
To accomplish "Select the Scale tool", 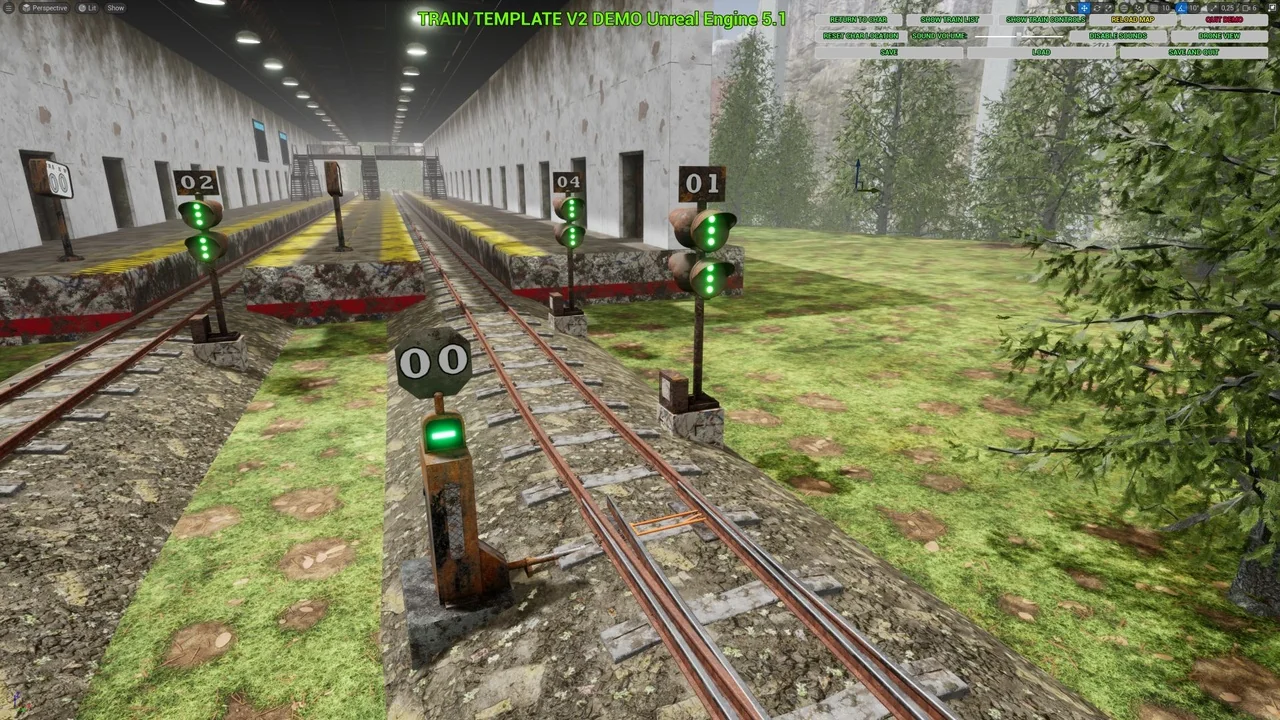I will [x=1107, y=7].
